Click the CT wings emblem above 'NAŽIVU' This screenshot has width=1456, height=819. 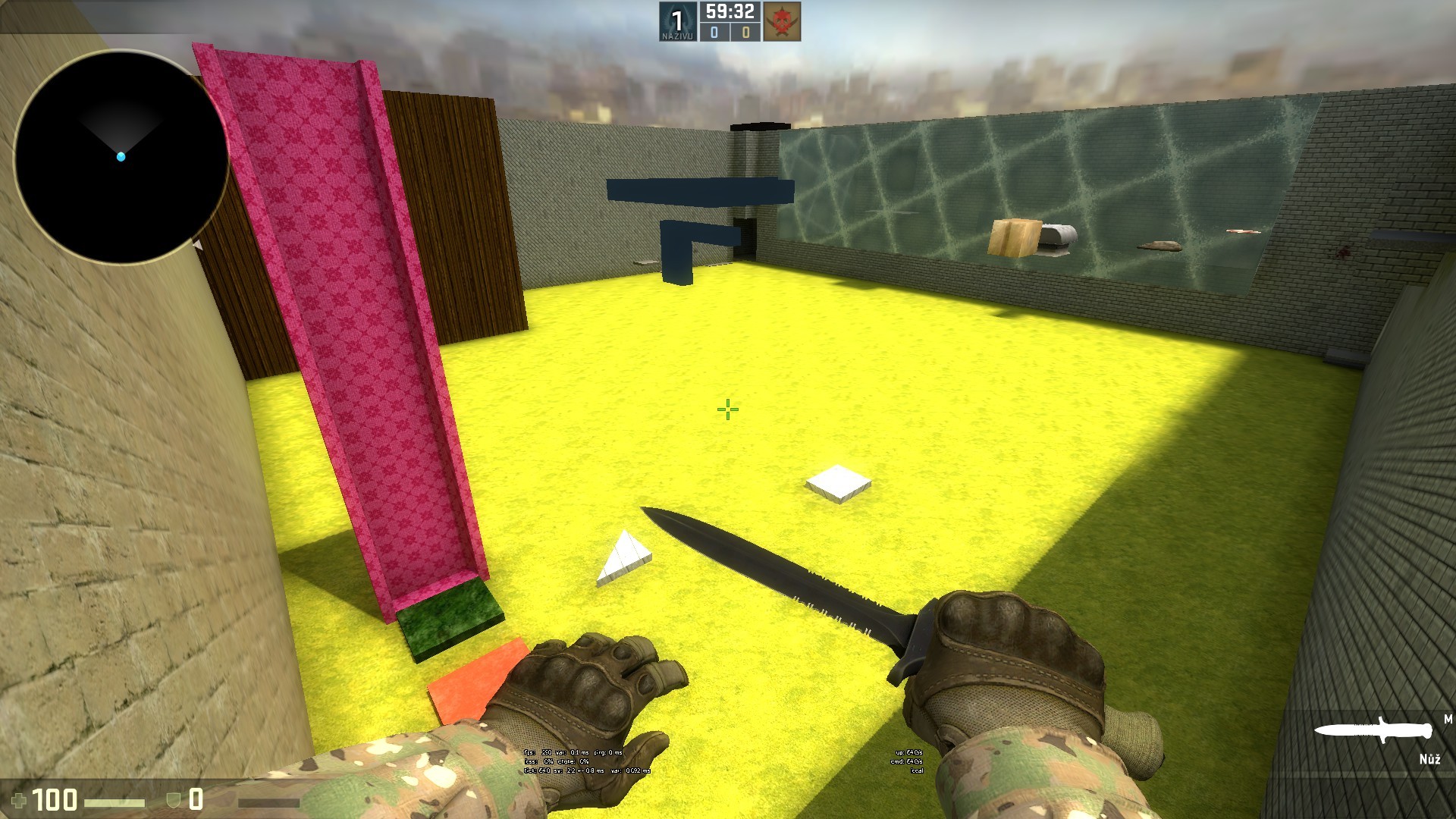pos(677,15)
